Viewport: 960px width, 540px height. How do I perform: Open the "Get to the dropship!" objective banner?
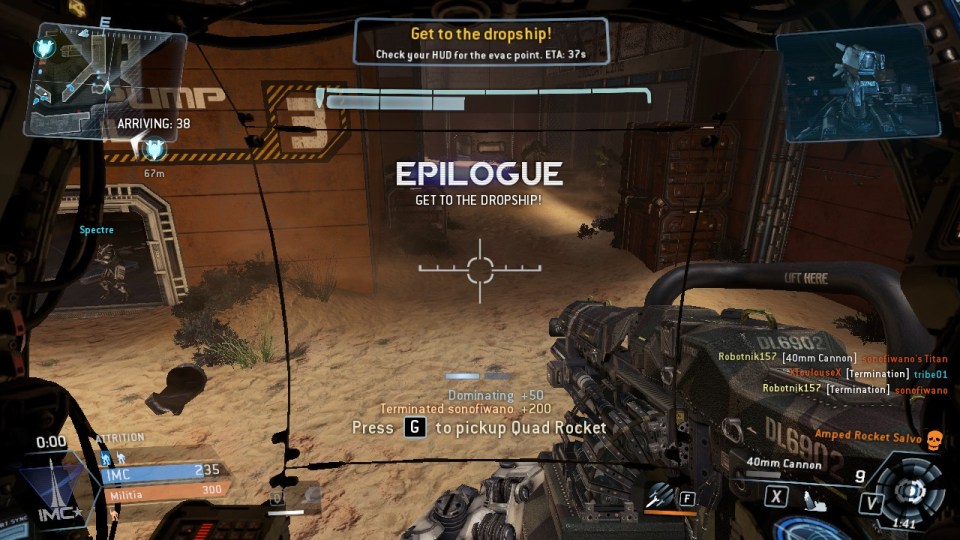[x=480, y=42]
